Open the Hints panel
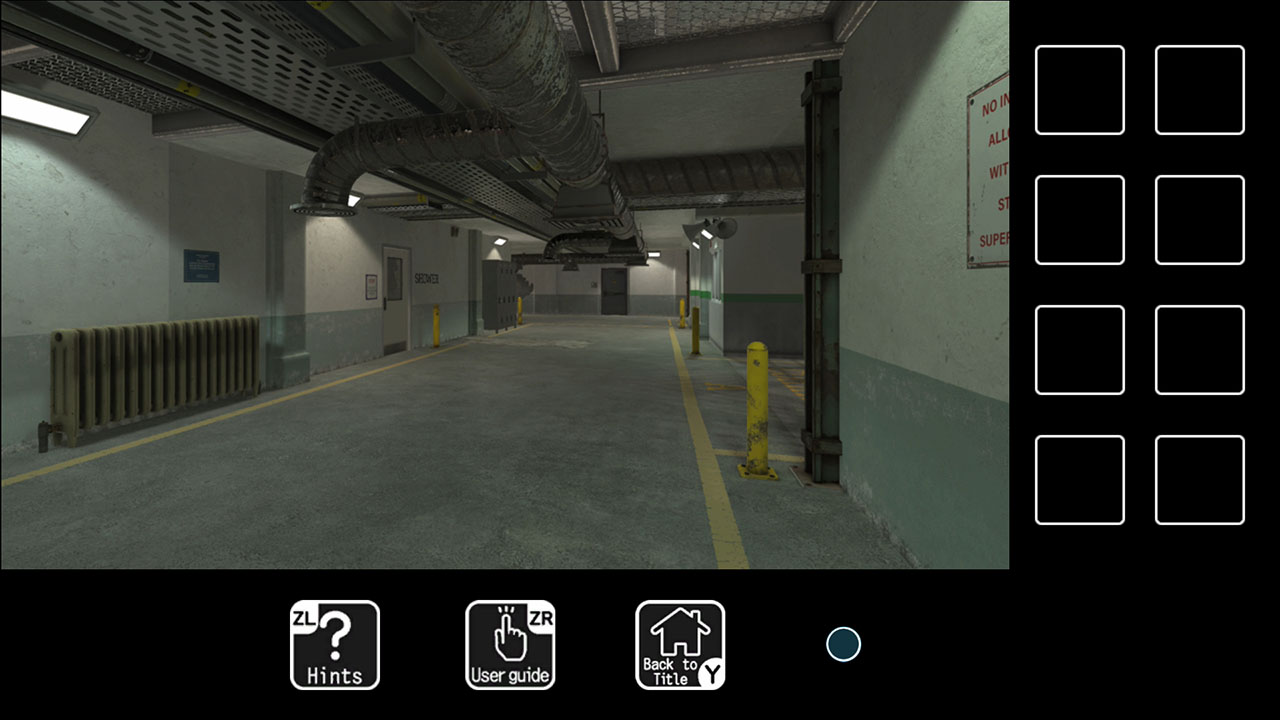 334,645
